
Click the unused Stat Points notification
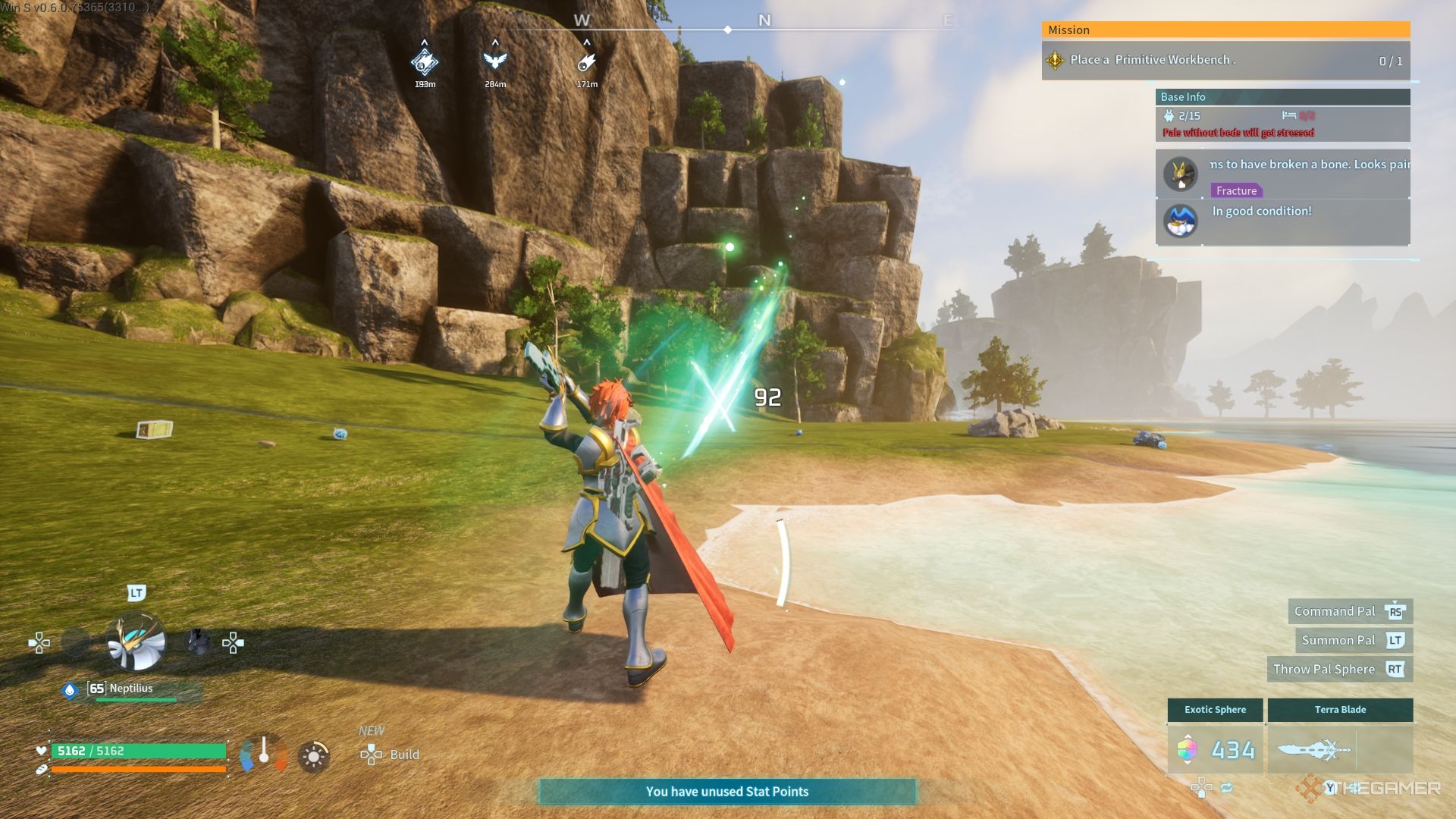pyautogui.click(x=727, y=792)
